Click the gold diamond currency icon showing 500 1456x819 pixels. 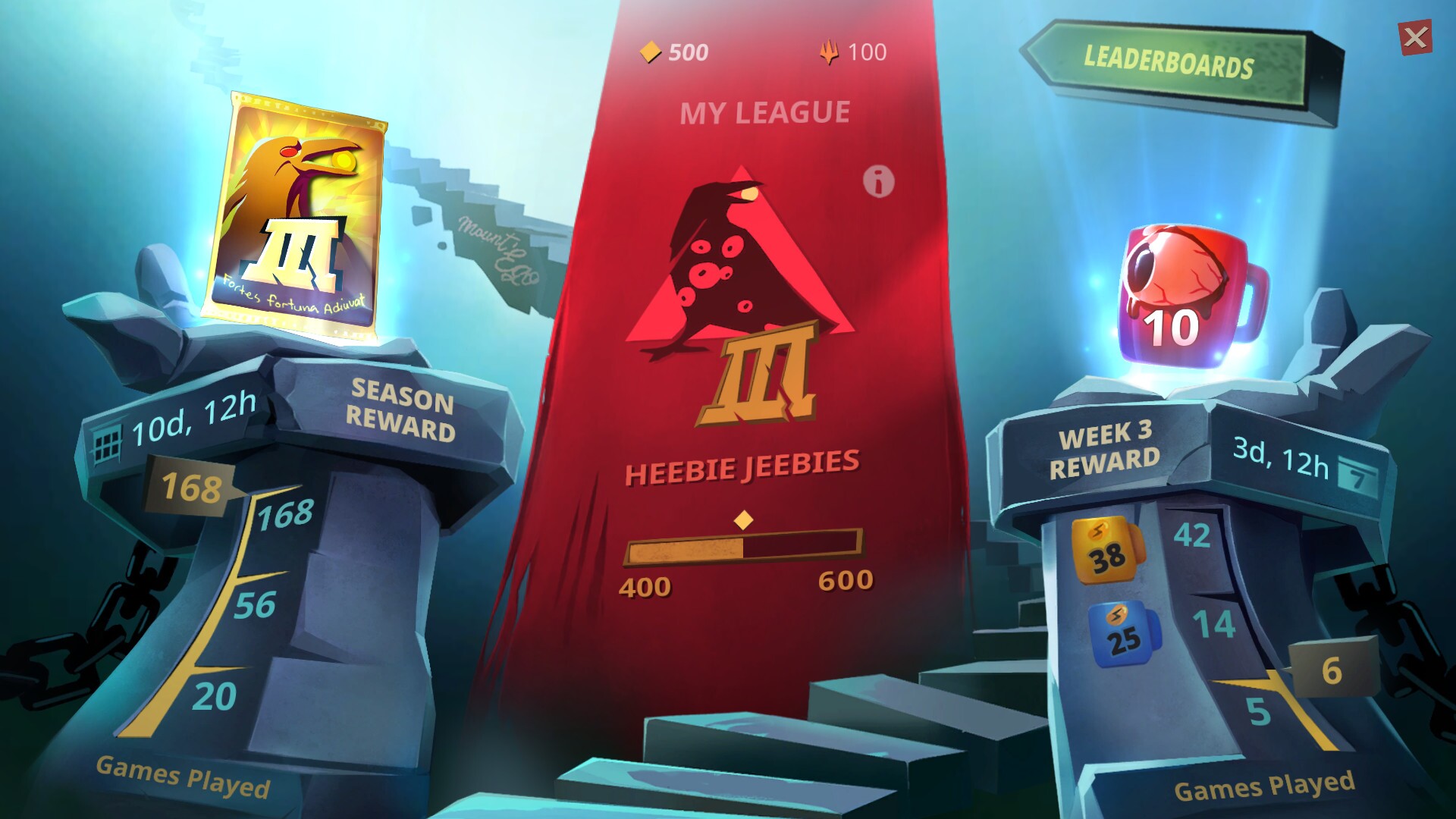[651, 52]
